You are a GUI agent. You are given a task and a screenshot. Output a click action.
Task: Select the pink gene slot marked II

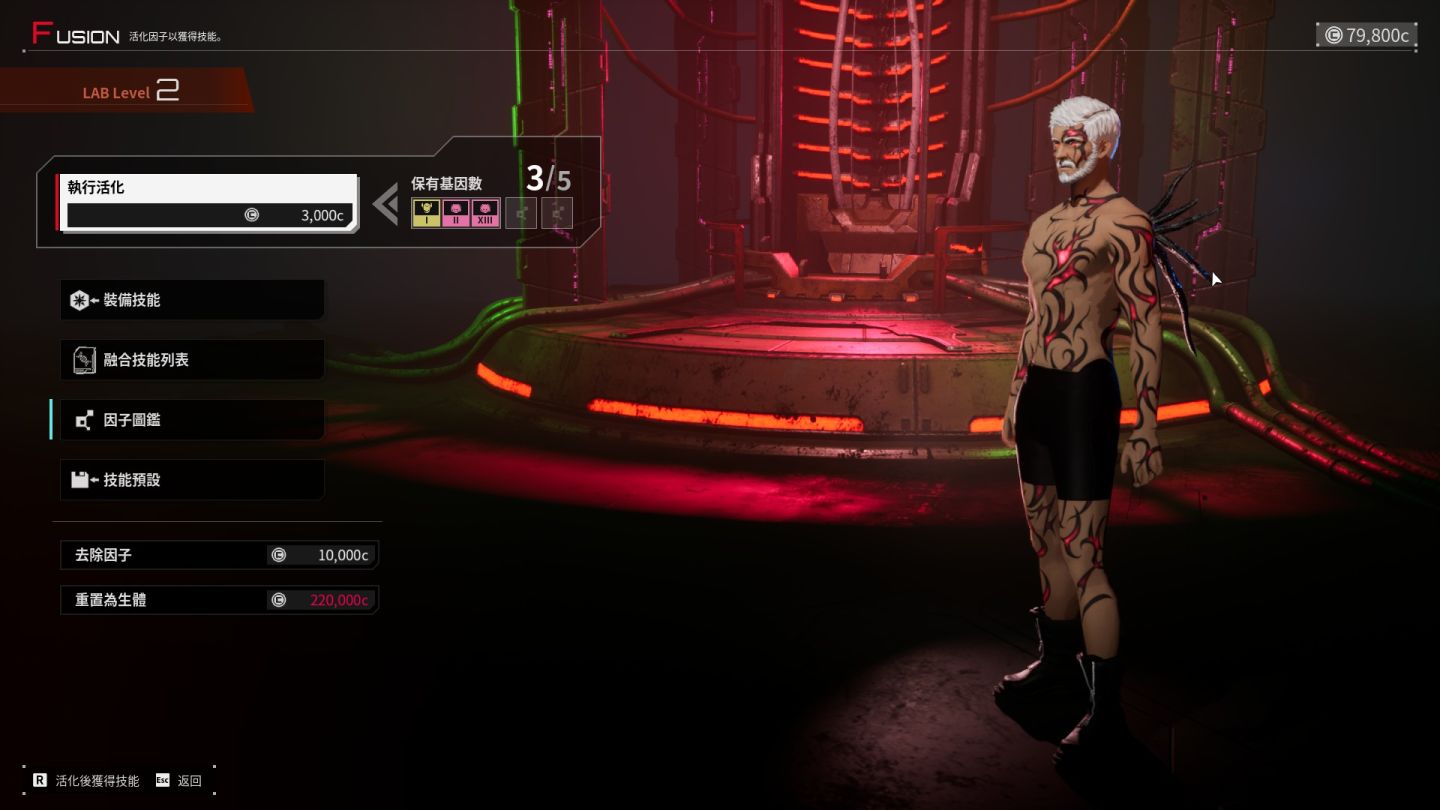pyautogui.click(x=456, y=213)
